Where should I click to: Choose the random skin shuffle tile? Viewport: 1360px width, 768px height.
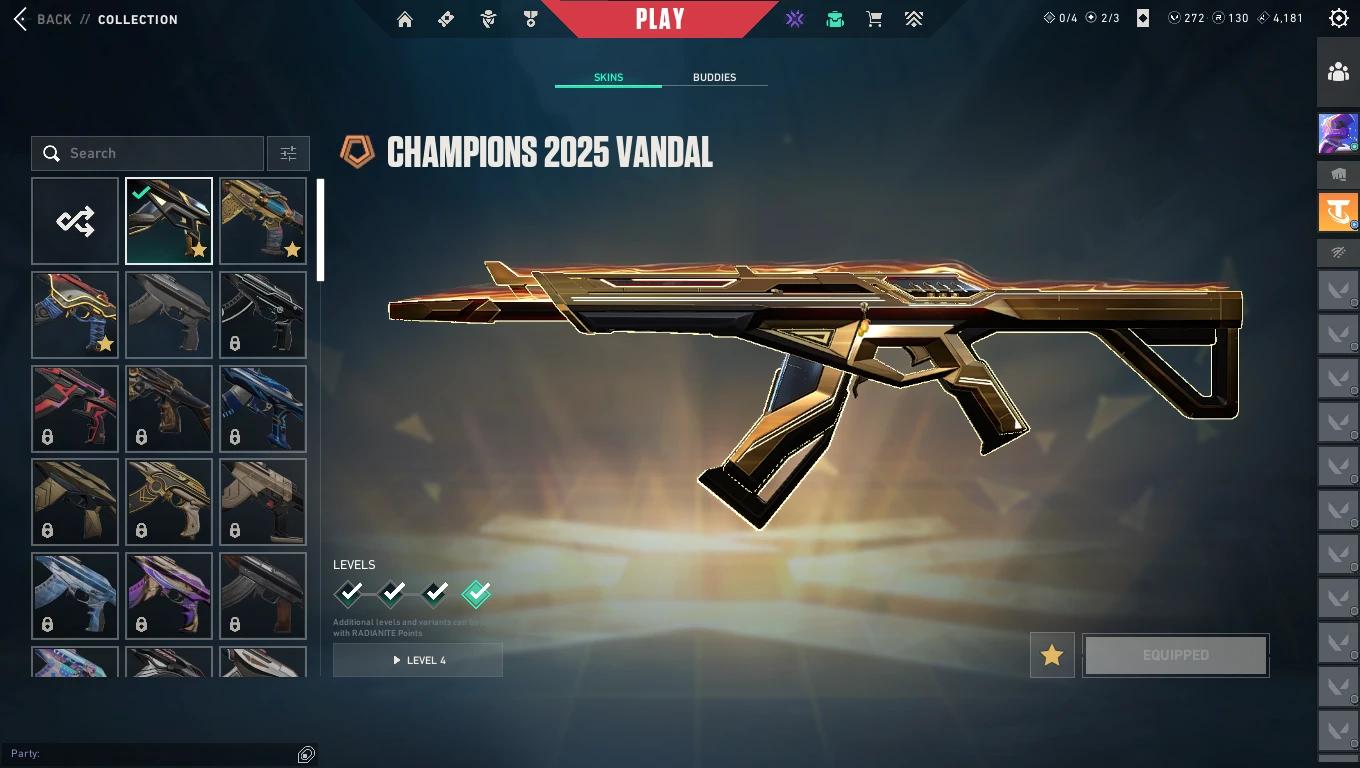coord(75,221)
